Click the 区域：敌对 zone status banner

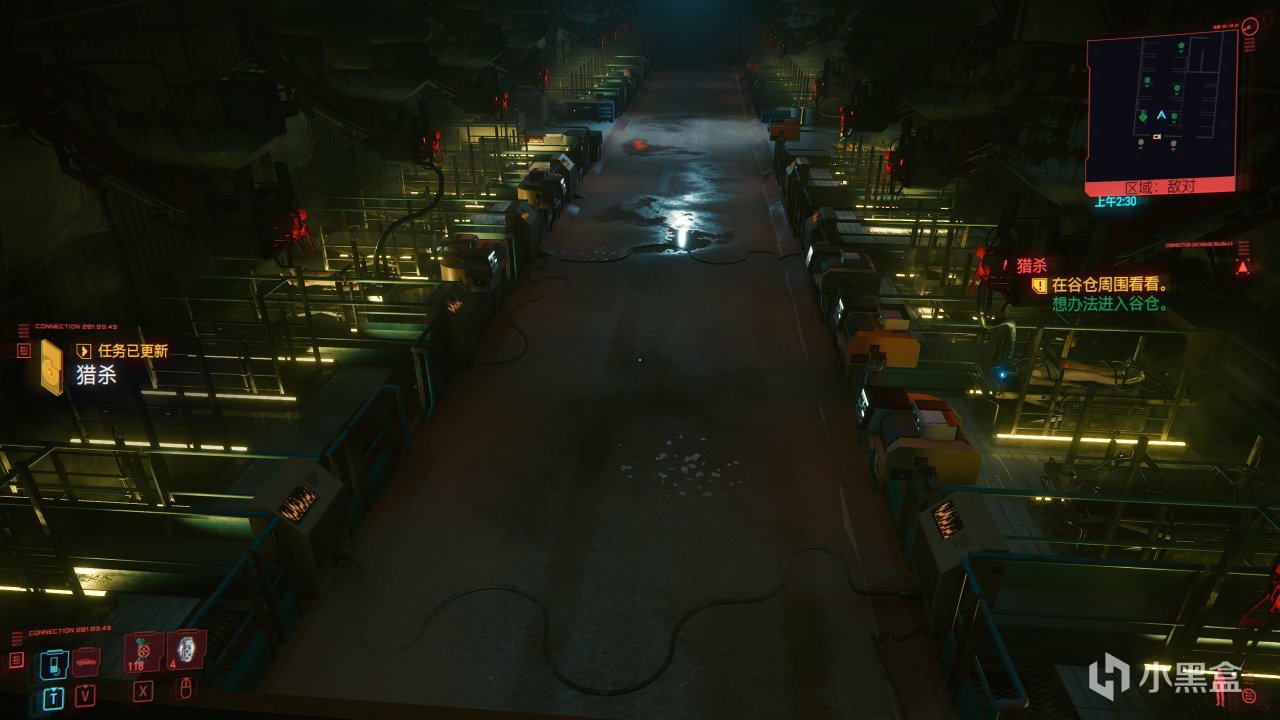pos(1160,187)
